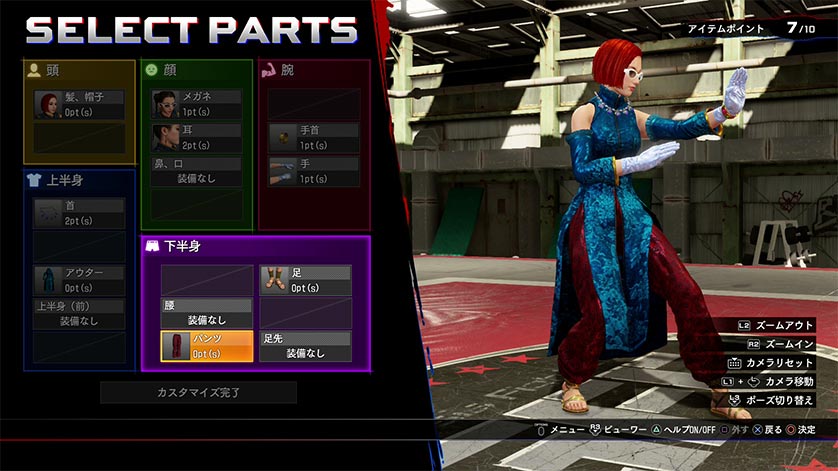Select the 足 sandals slot
The height and width of the screenshot is (471, 838).
click(x=305, y=280)
